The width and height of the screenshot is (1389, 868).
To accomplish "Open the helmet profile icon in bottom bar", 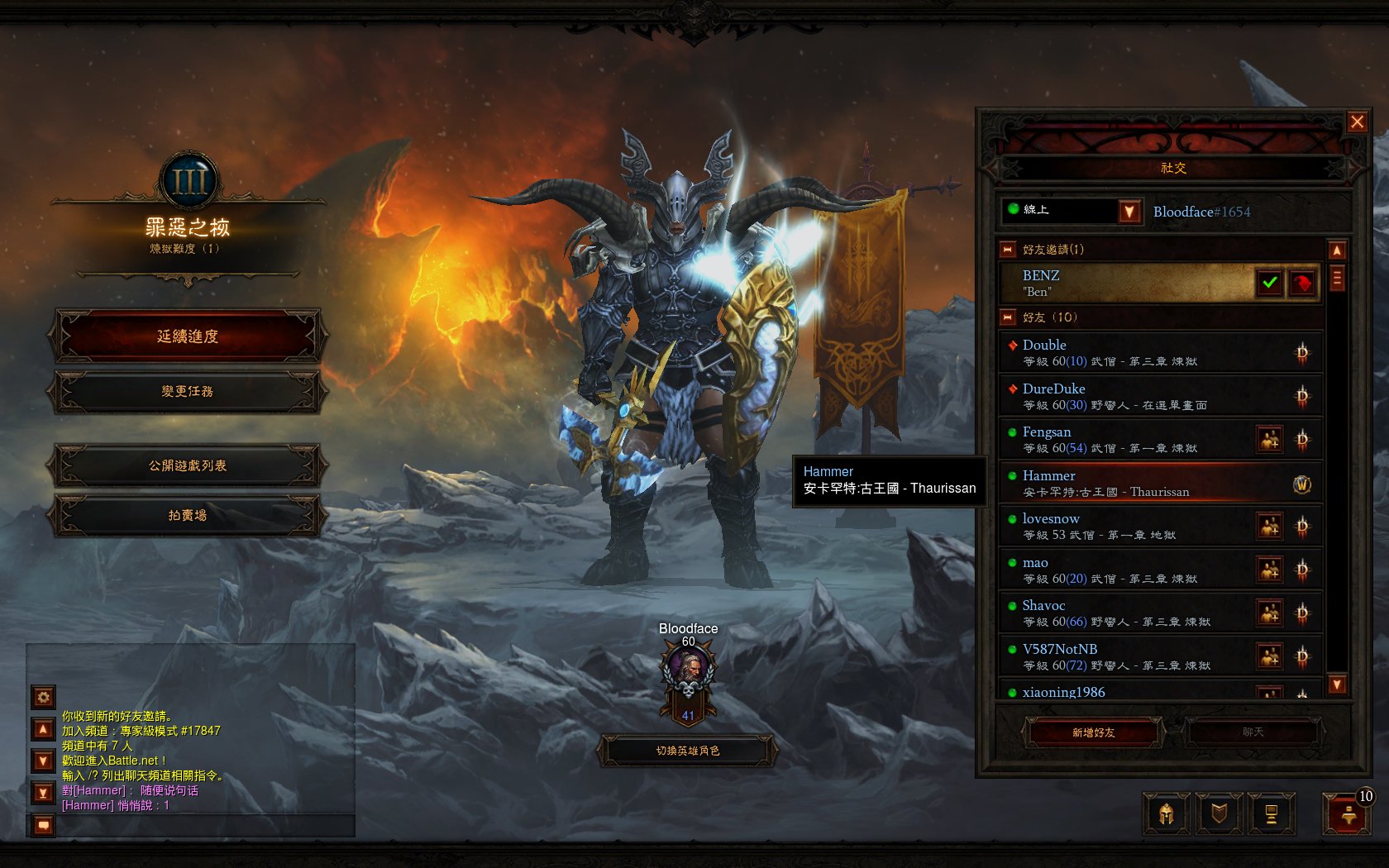I will coord(1166,814).
